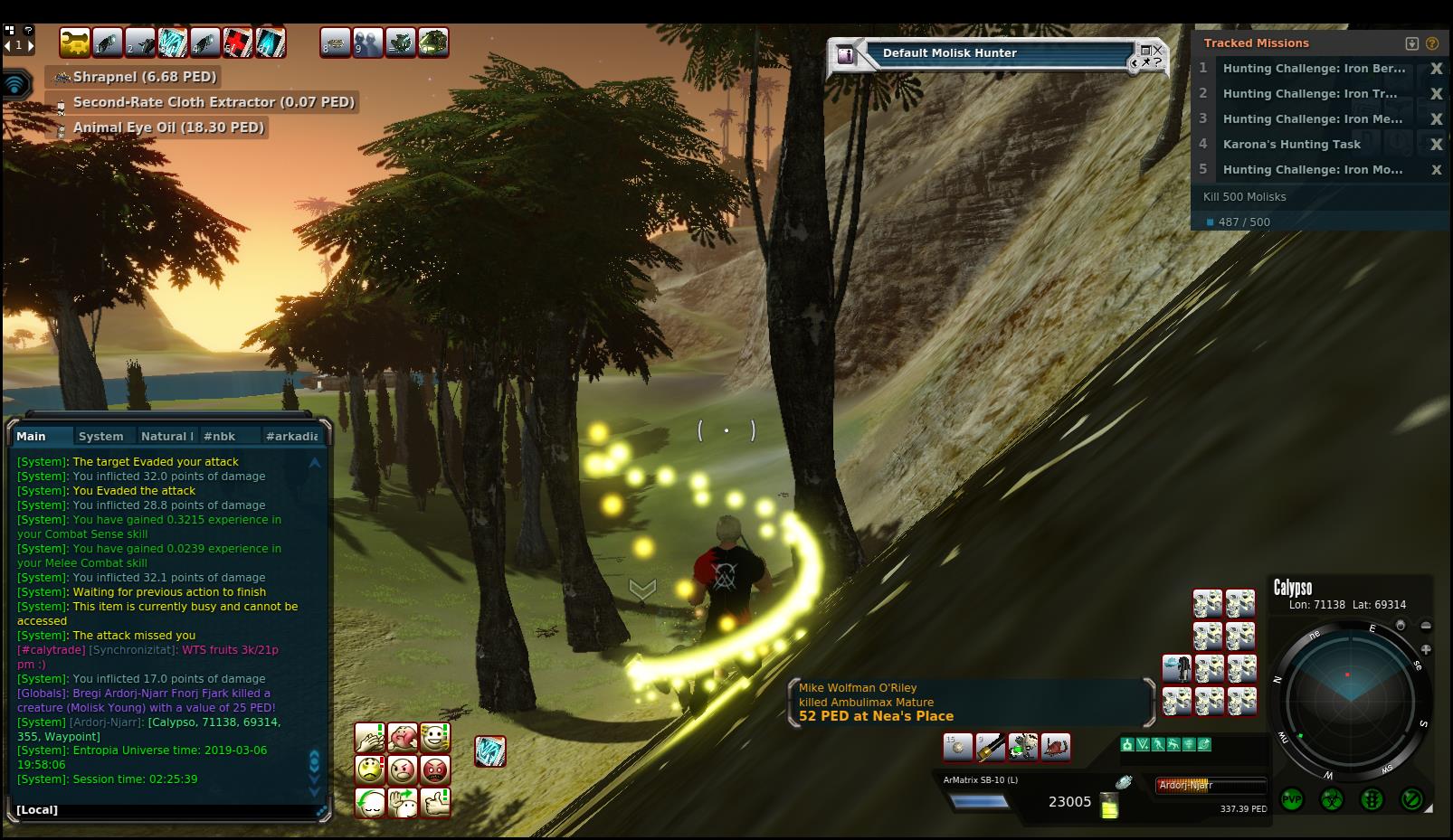
Task: Zoom out the radar with minus button
Action: 1426,626
